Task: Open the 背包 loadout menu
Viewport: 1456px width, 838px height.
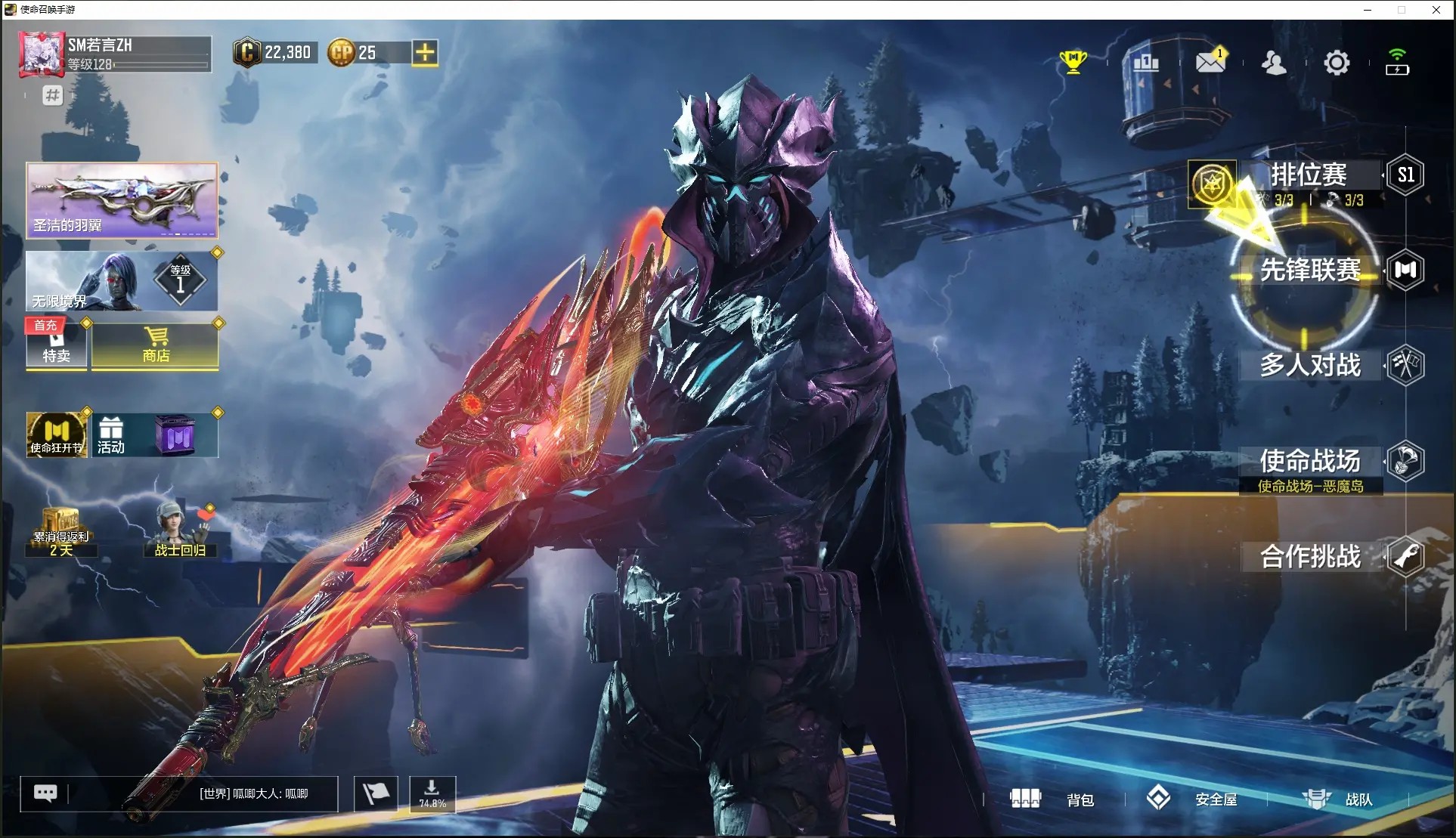Action: tap(1052, 799)
